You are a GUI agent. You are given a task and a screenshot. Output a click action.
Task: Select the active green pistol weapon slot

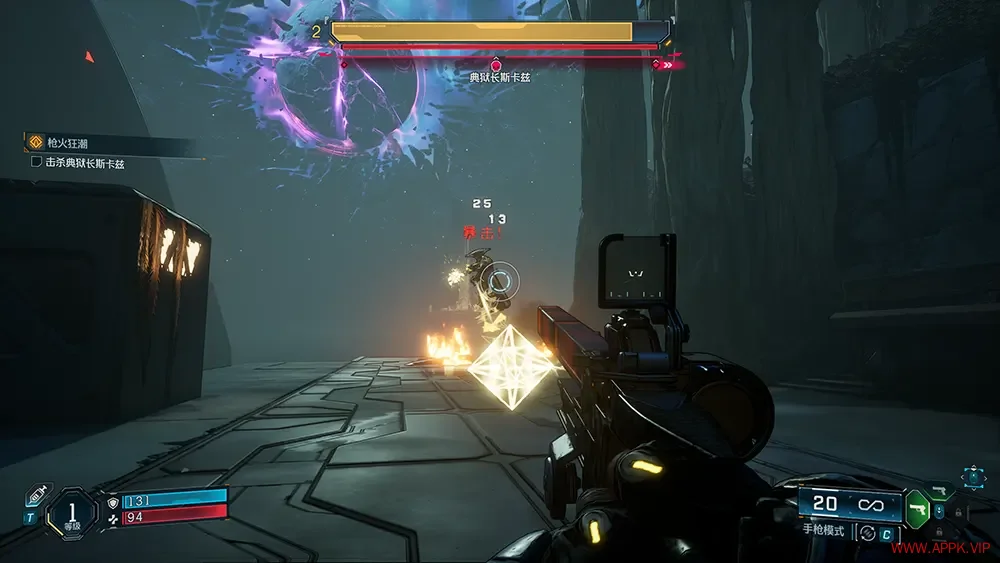[915, 508]
